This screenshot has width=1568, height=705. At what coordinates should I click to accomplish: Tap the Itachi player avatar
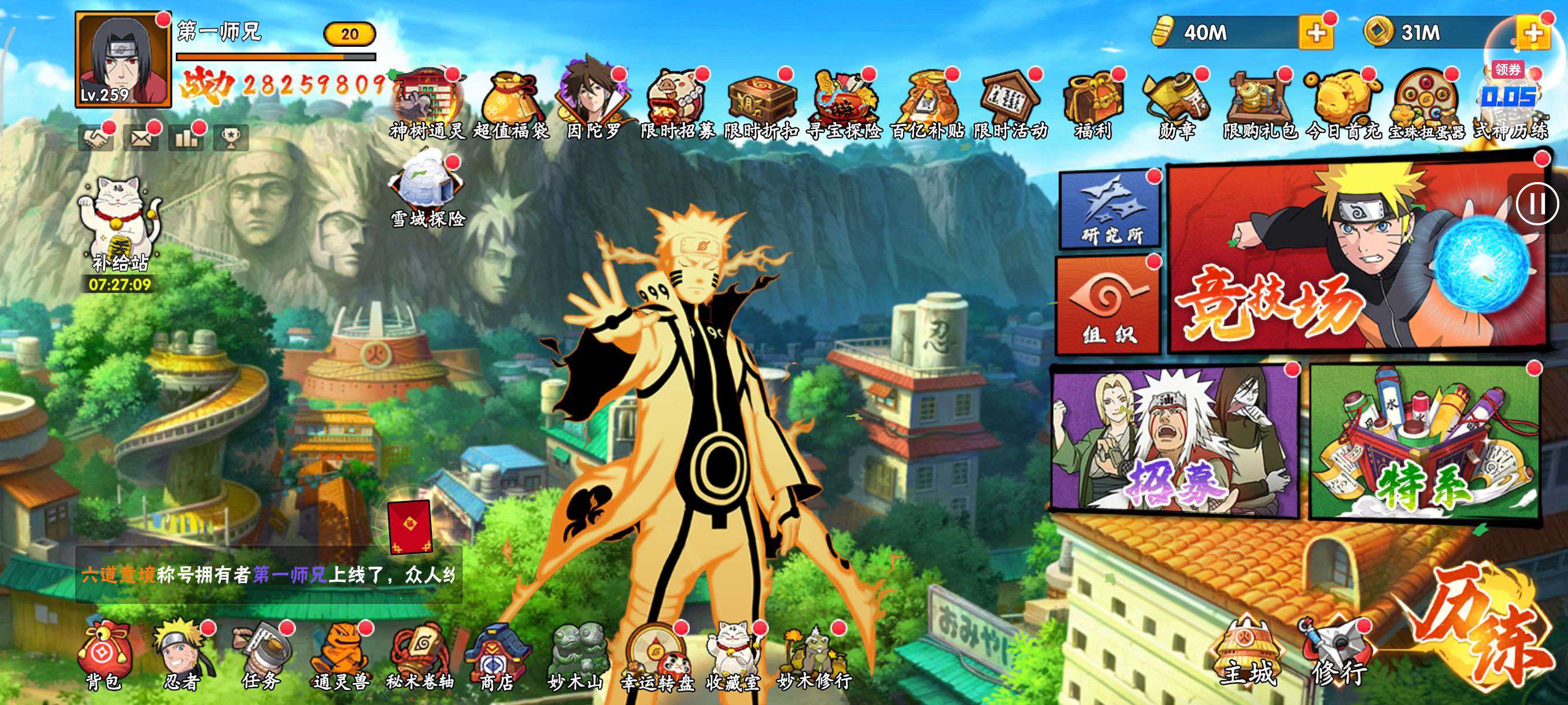[123, 60]
